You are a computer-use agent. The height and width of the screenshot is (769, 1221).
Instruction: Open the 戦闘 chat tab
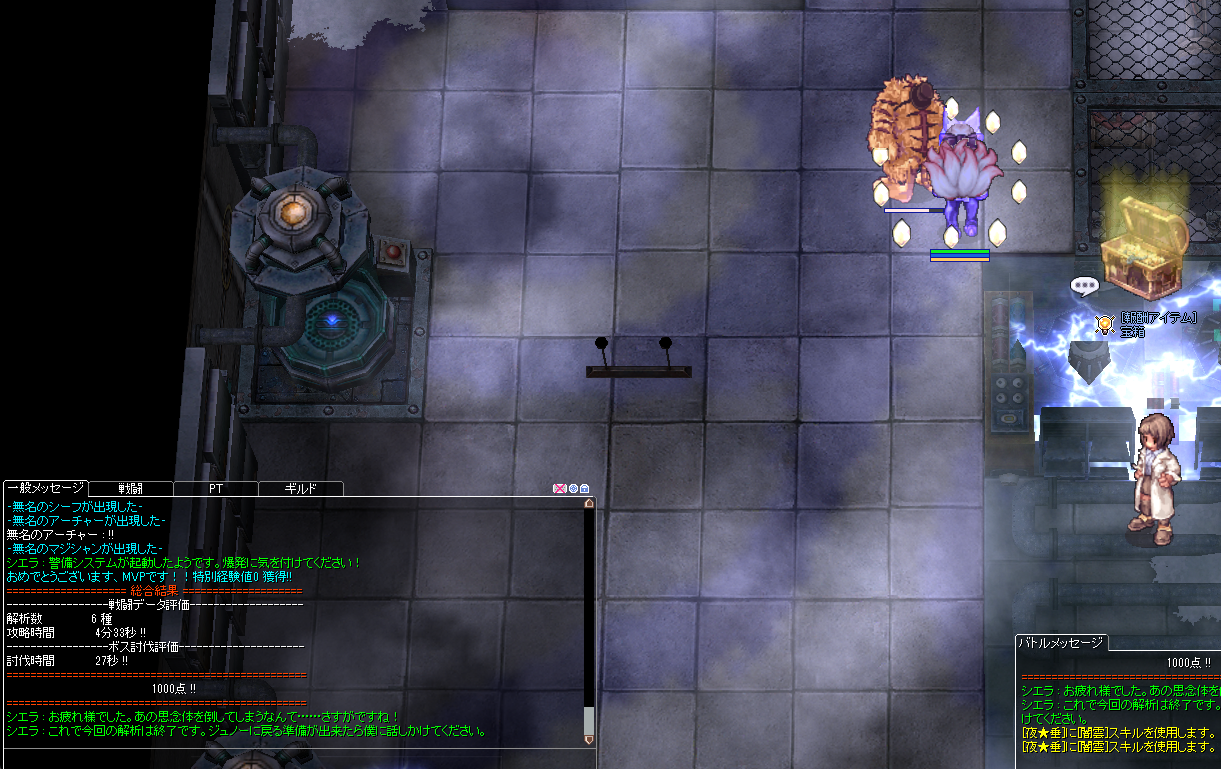pos(131,489)
